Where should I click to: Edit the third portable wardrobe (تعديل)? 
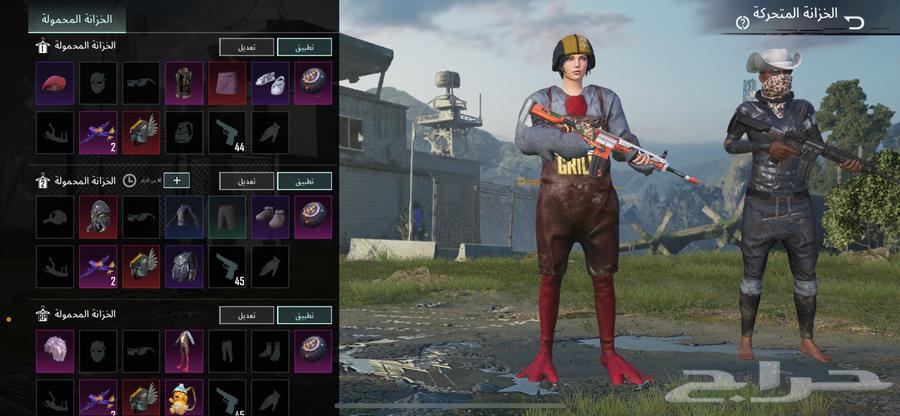247,314
